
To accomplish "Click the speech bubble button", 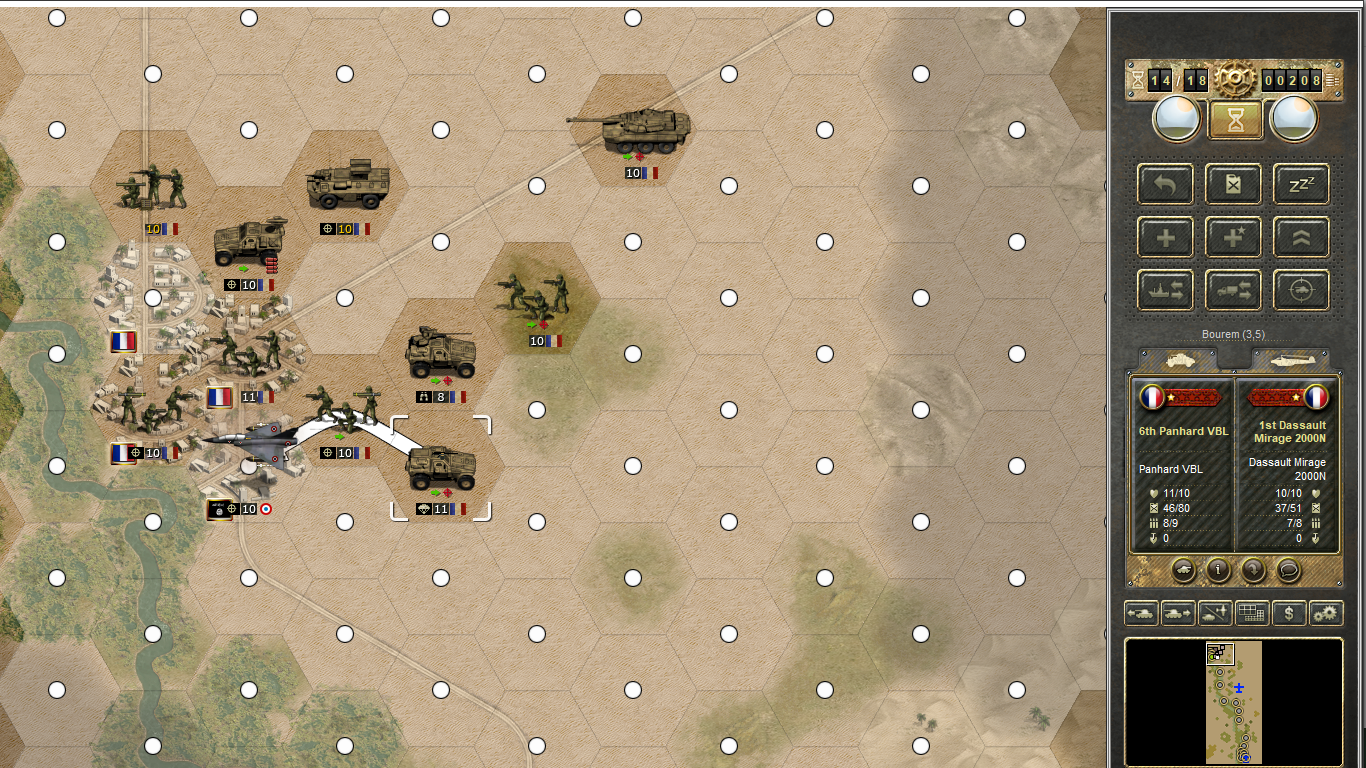I will click(1288, 570).
